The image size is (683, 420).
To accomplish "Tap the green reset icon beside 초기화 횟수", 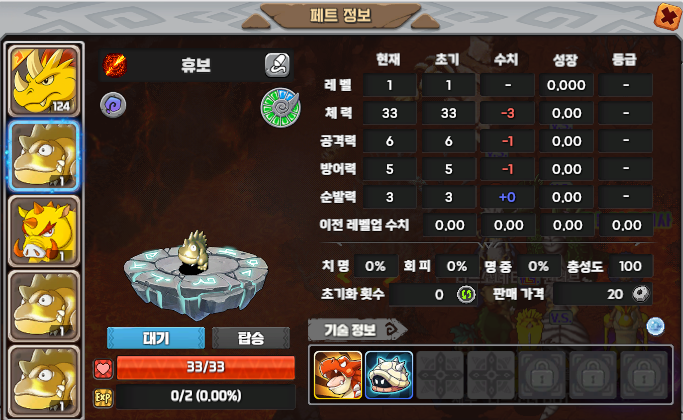I will (465, 294).
